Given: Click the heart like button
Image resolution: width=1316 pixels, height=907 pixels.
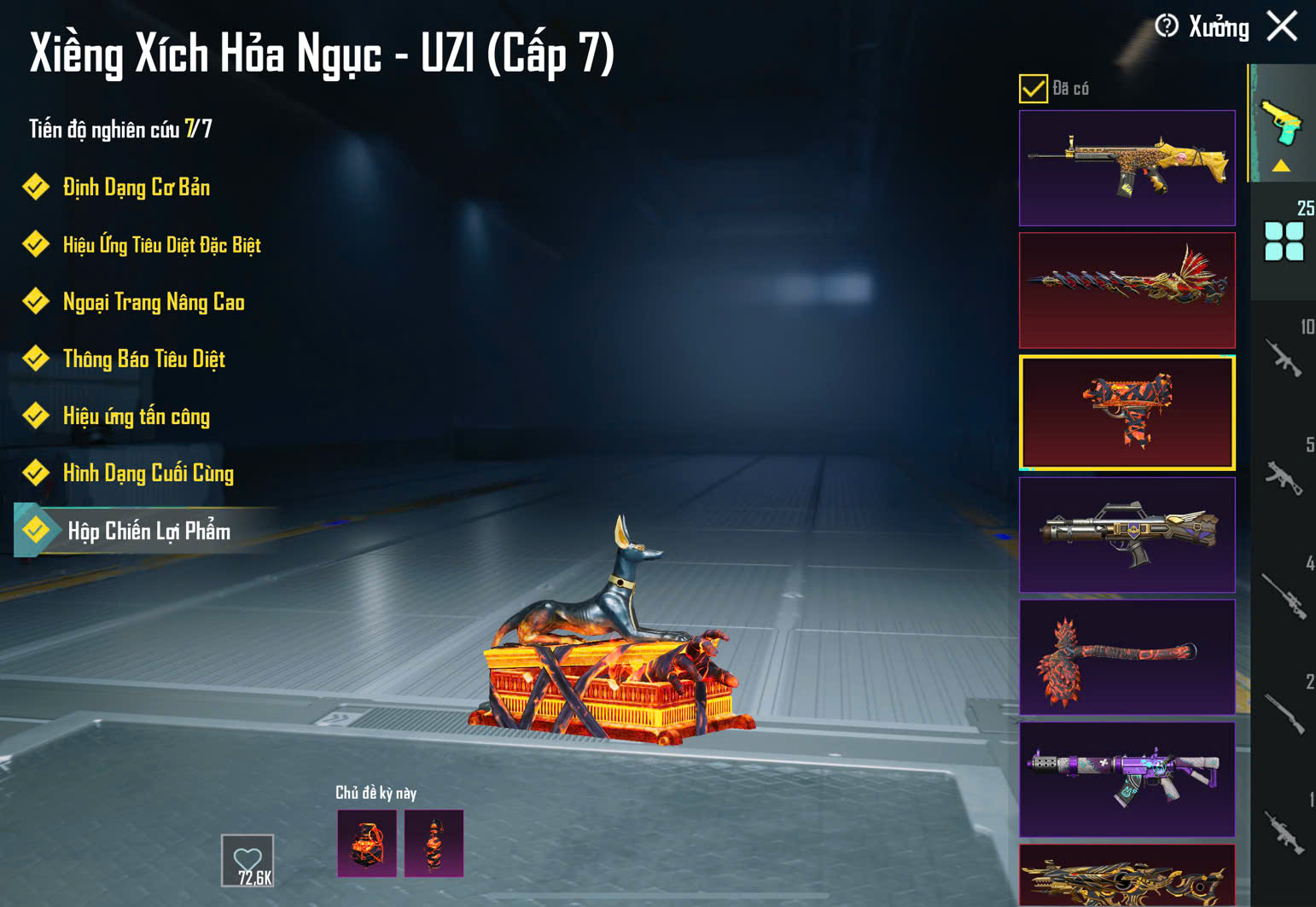Looking at the screenshot, I should pos(247,860).
